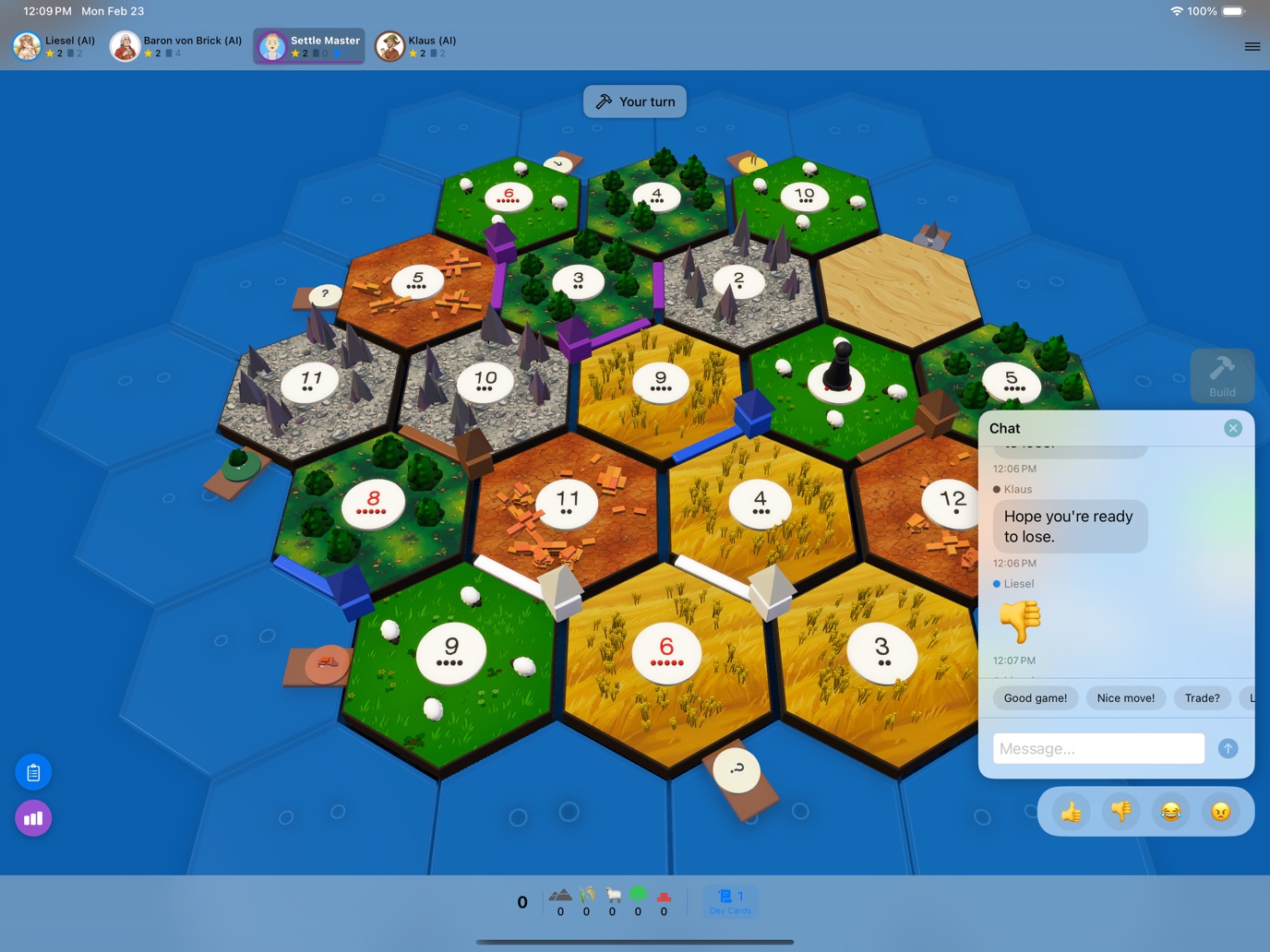The image size is (1270, 952).
Task: Open the hamburger menu
Action: pos(1252,46)
